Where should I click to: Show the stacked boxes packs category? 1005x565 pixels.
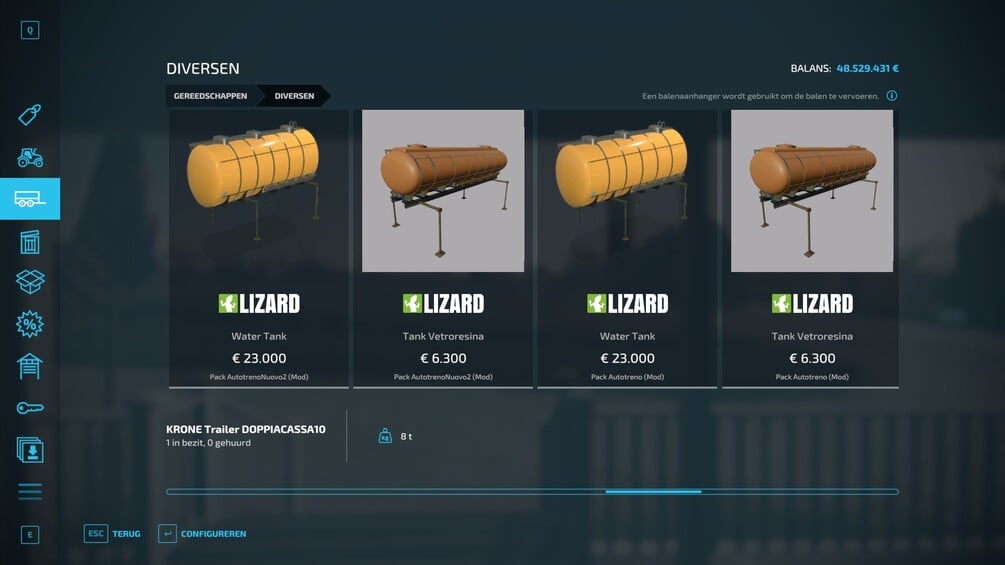tap(30, 282)
